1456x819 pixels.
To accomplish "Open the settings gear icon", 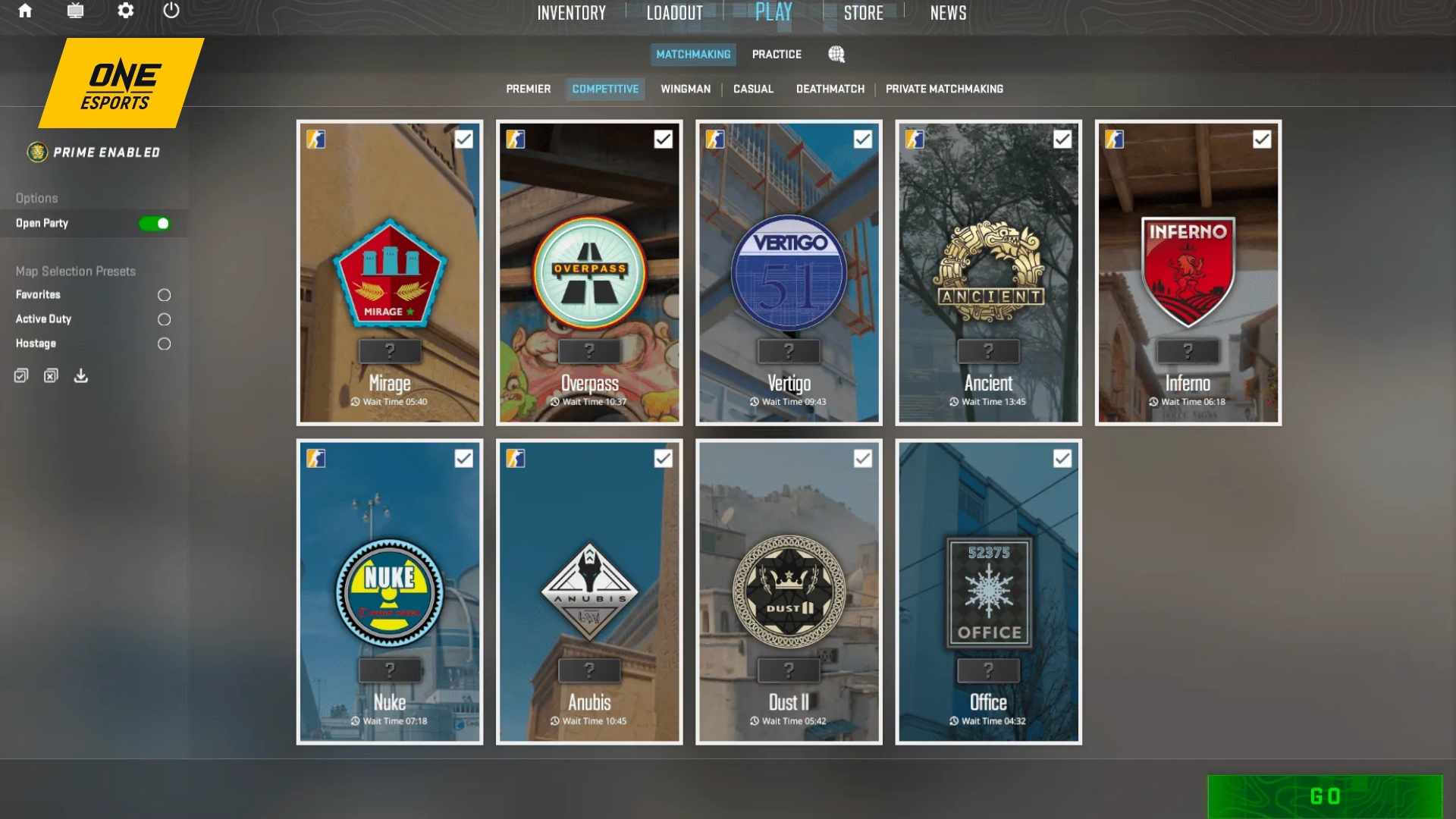I will 126,11.
